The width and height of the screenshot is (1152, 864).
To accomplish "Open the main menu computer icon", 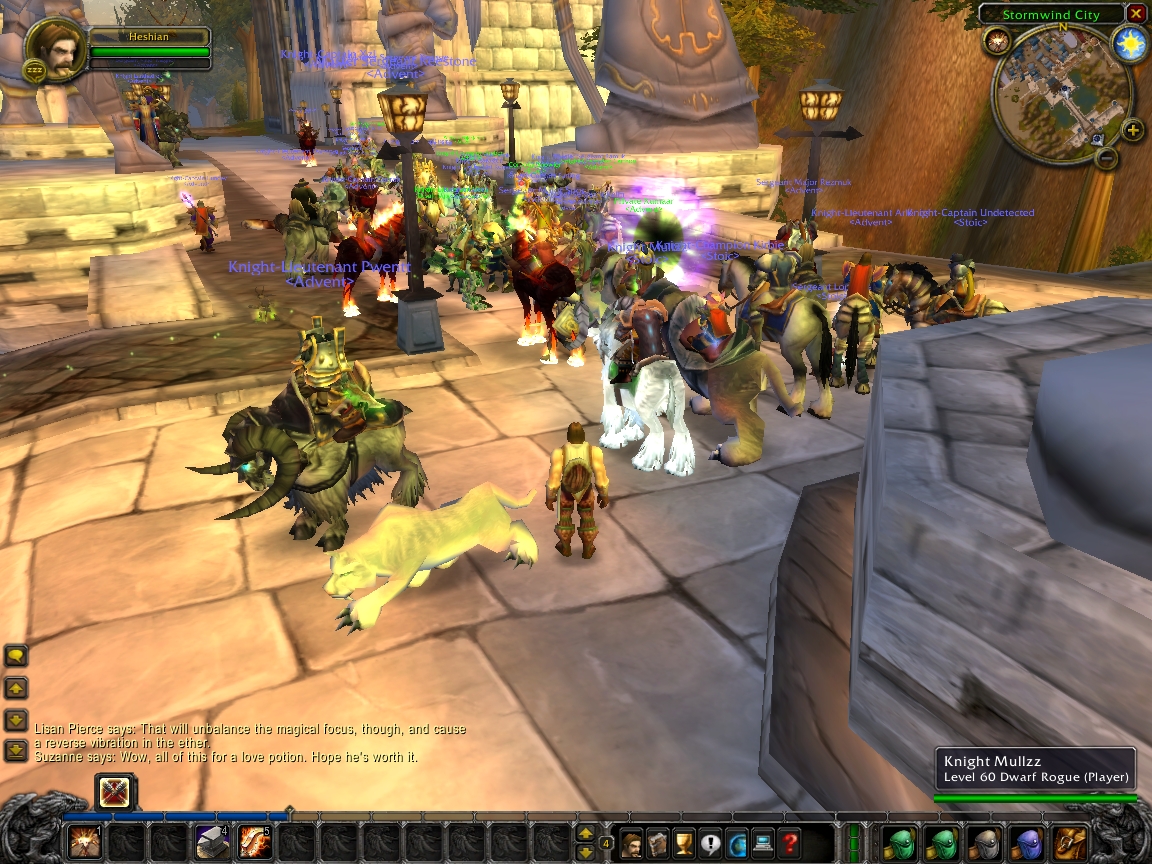I will click(x=763, y=843).
